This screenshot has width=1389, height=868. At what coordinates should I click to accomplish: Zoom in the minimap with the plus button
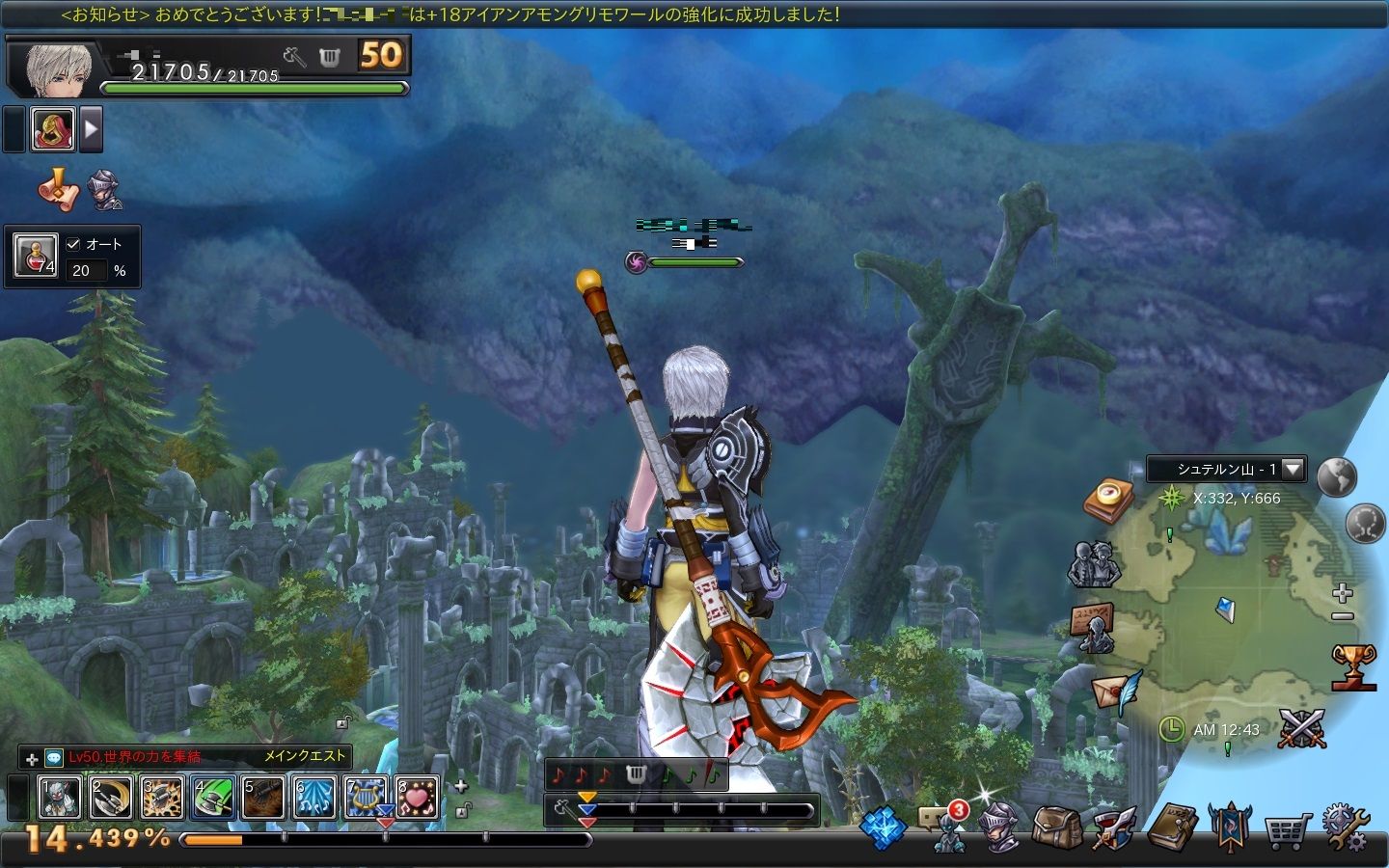pyautogui.click(x=1342, y=592)
